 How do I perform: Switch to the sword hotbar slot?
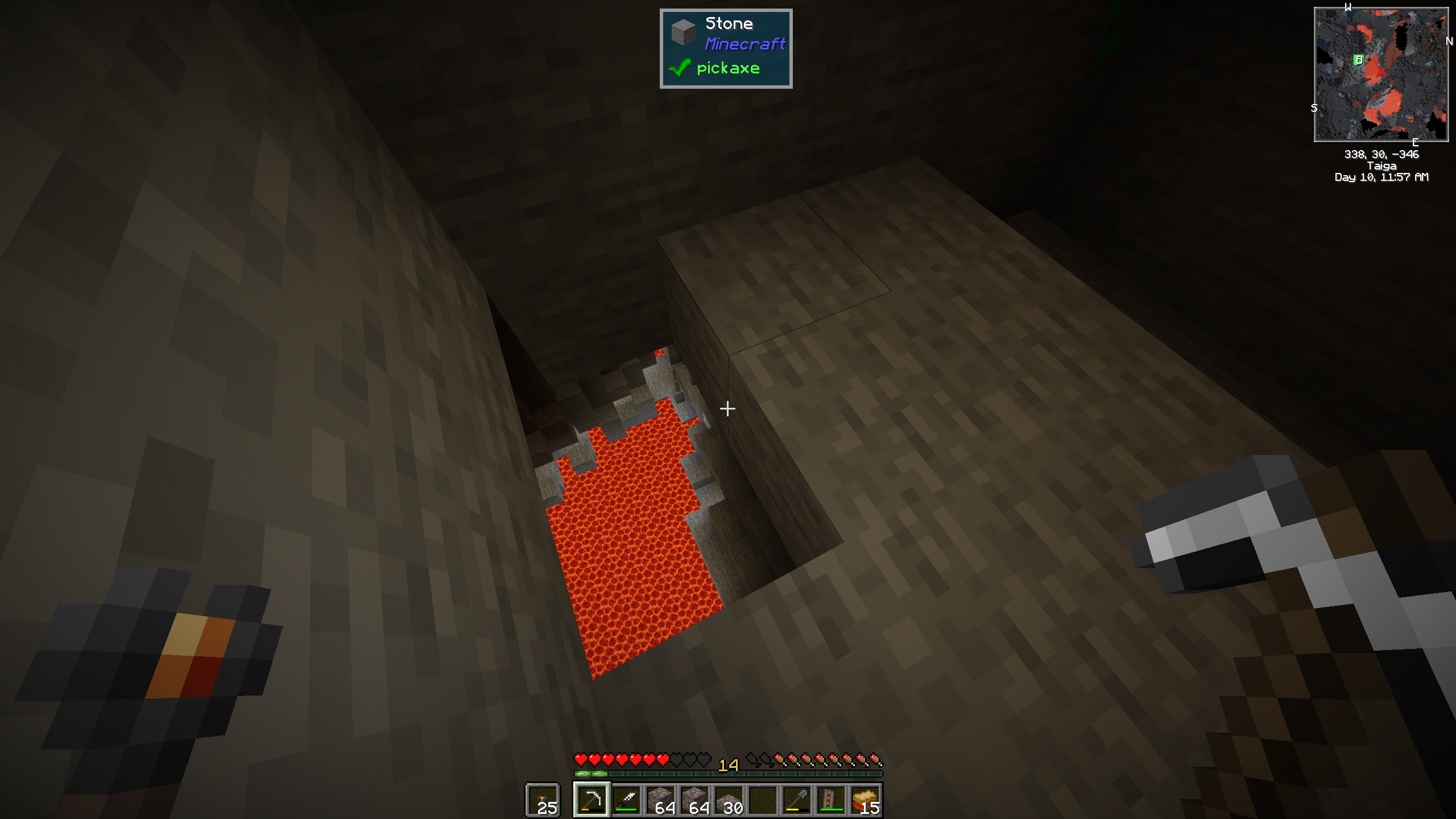click(x=626, y=800)
